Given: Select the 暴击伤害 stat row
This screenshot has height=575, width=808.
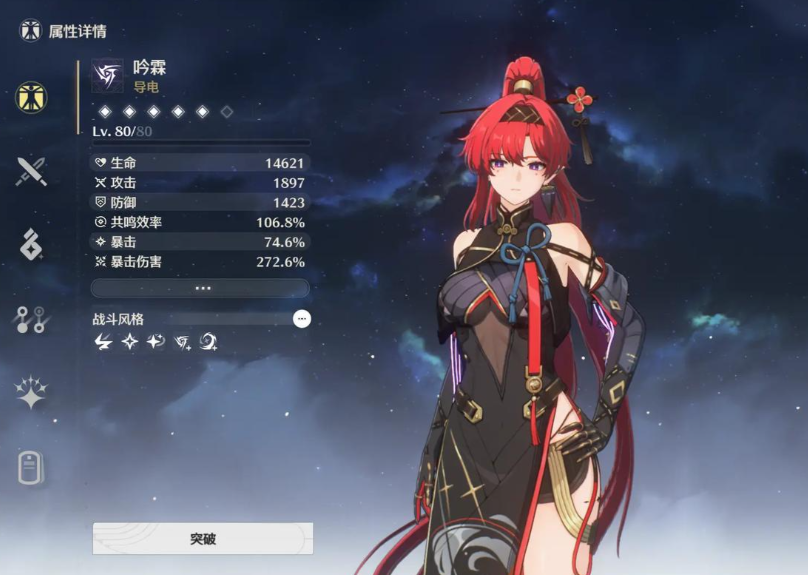Looking at the screenshot, I should click(200, 262).
